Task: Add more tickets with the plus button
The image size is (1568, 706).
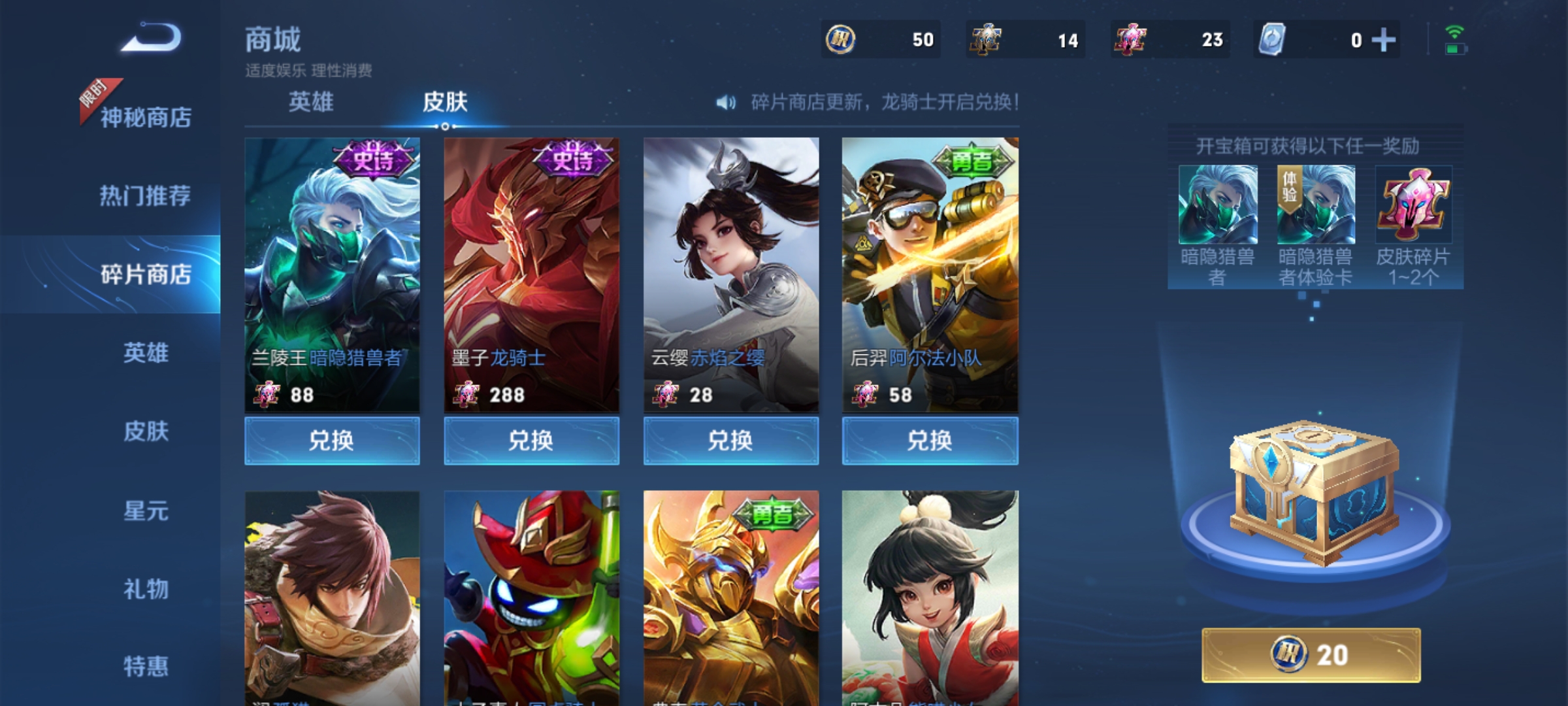Action: coord(1383,40)
